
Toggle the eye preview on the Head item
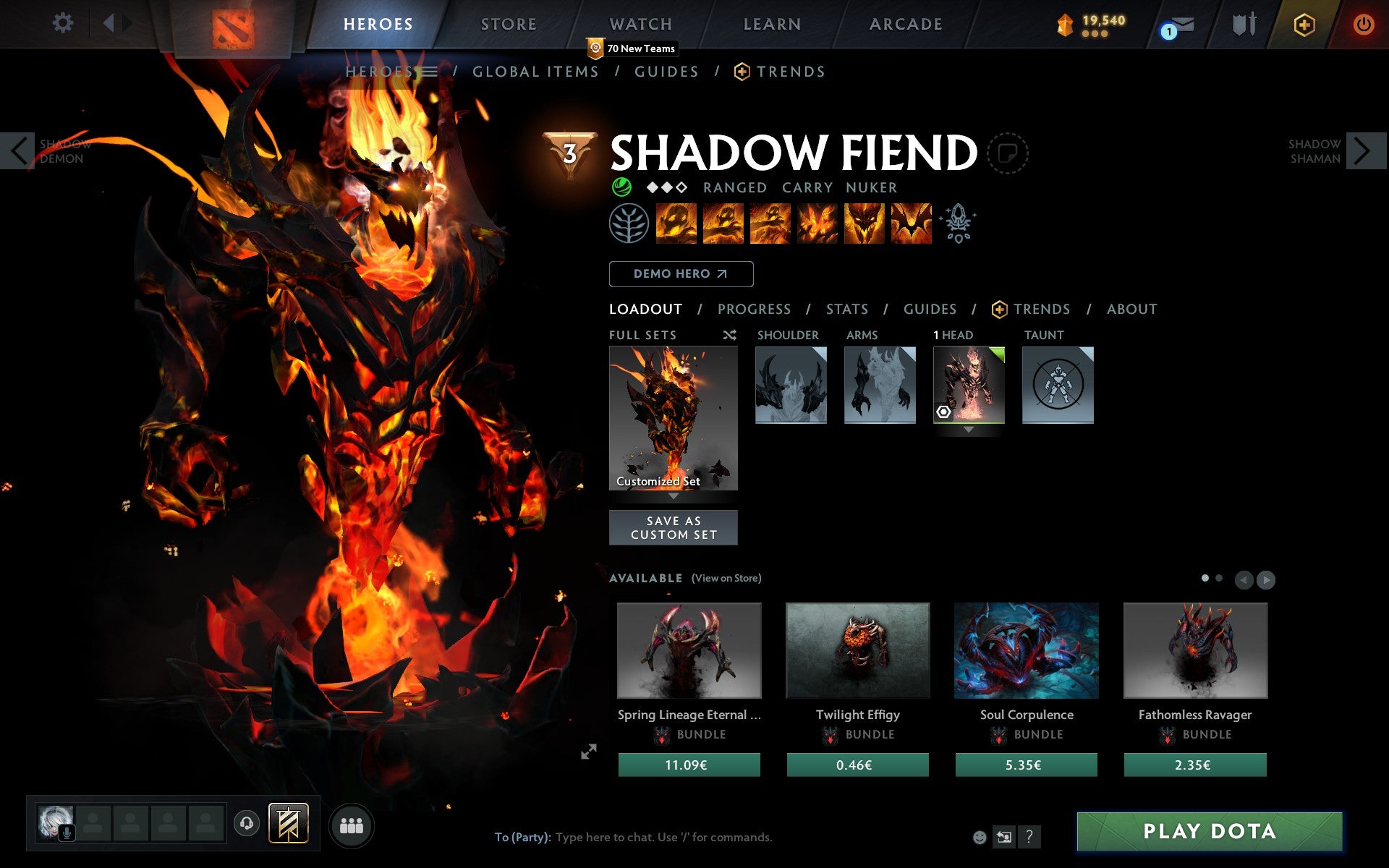coord(943,412)
